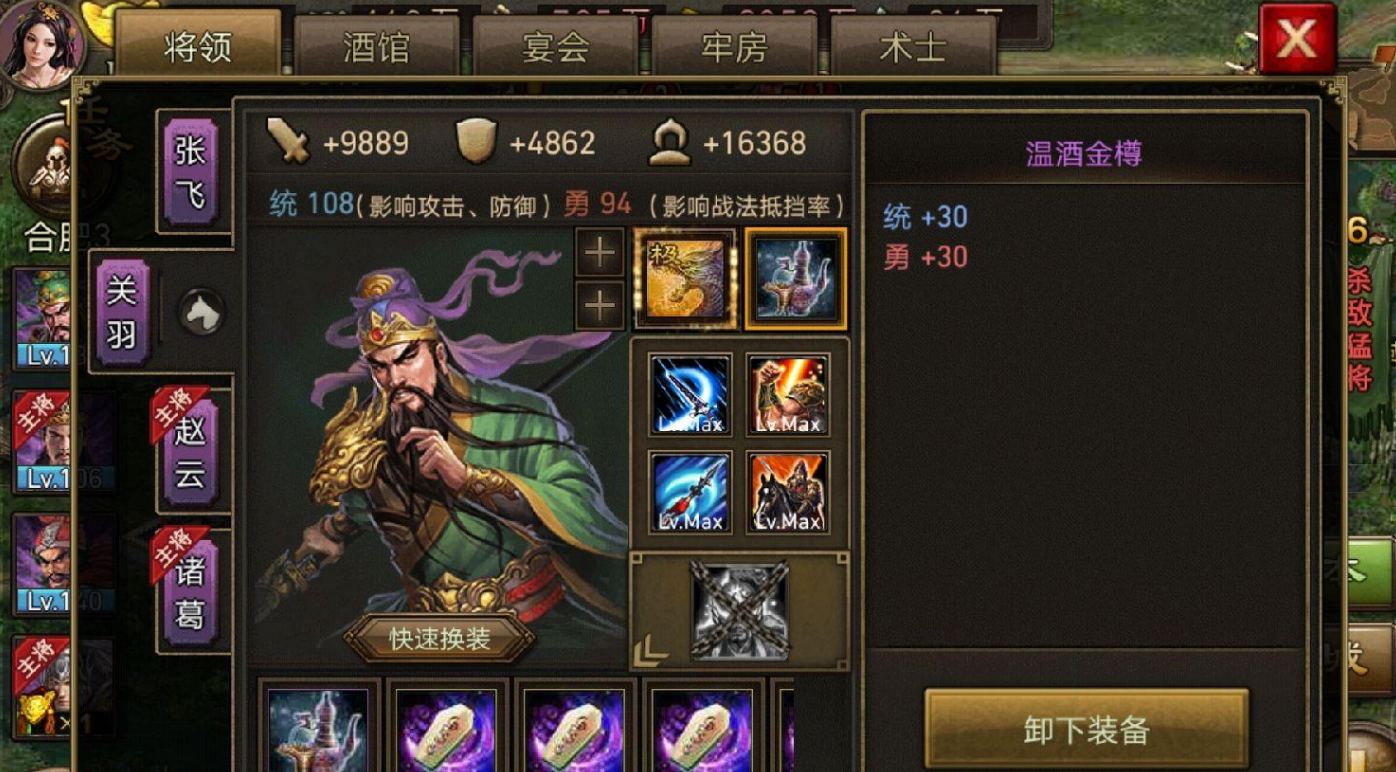Click the golden 极 dragon treasure icon

click(x=687, y=278)
